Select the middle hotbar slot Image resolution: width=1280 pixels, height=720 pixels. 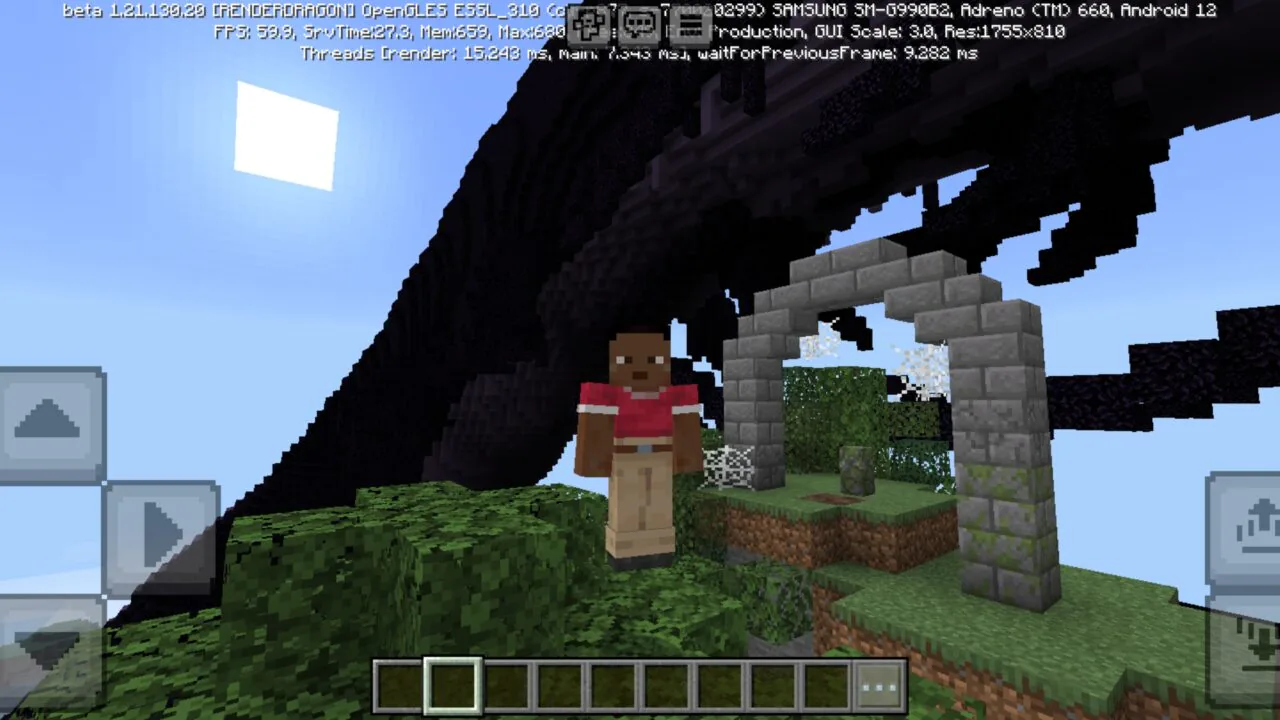612,686
